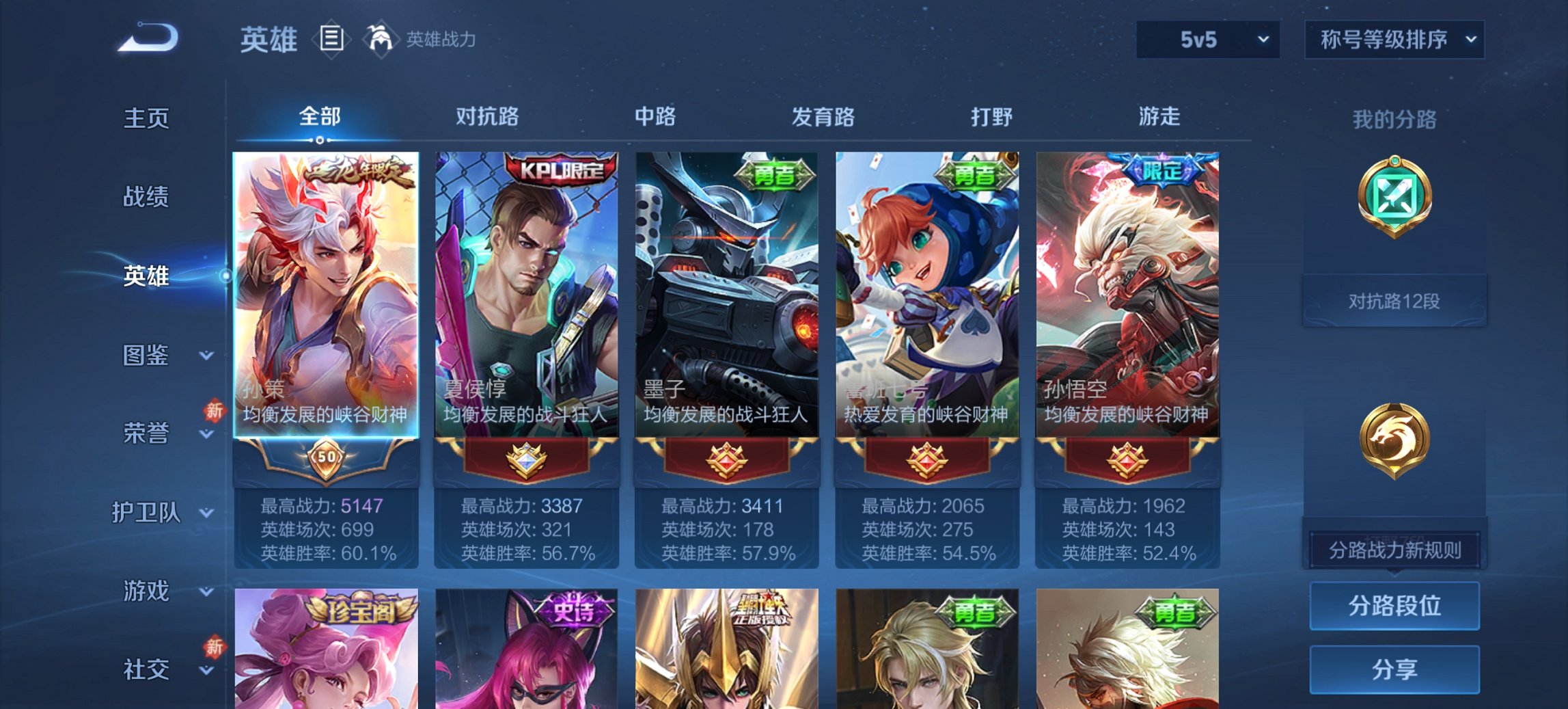This screenshot has width=1568, height=709.
Task: Click the 分享 button
Action: click(x=1394, y=667)
